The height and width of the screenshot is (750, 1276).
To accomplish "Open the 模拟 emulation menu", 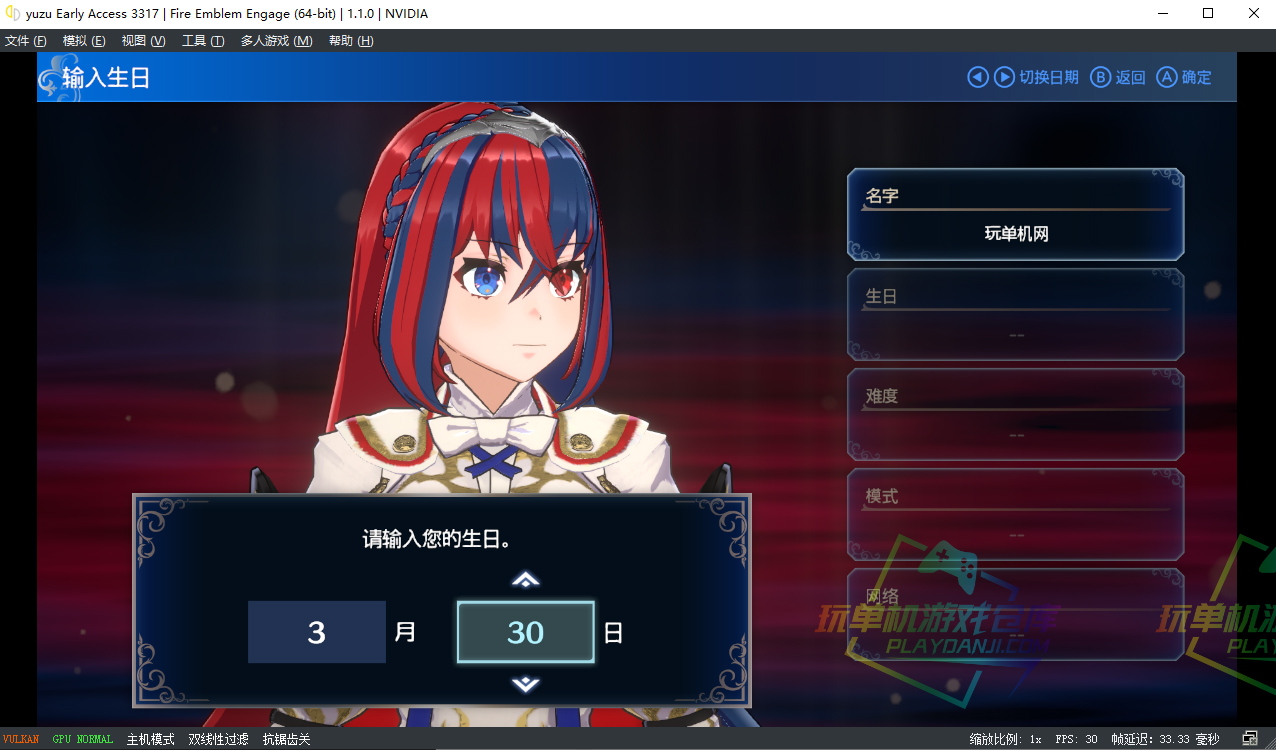I will 84,41.
